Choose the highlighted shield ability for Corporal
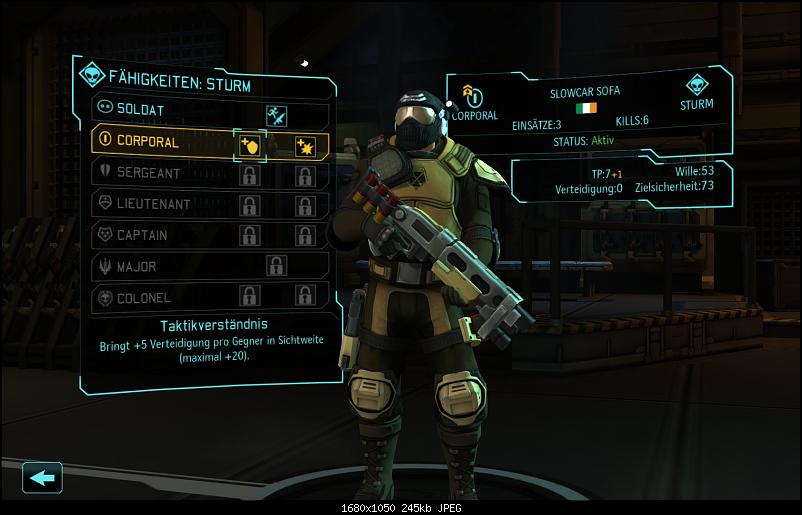Viewport: 802px width, 515px height. [249, 146]
